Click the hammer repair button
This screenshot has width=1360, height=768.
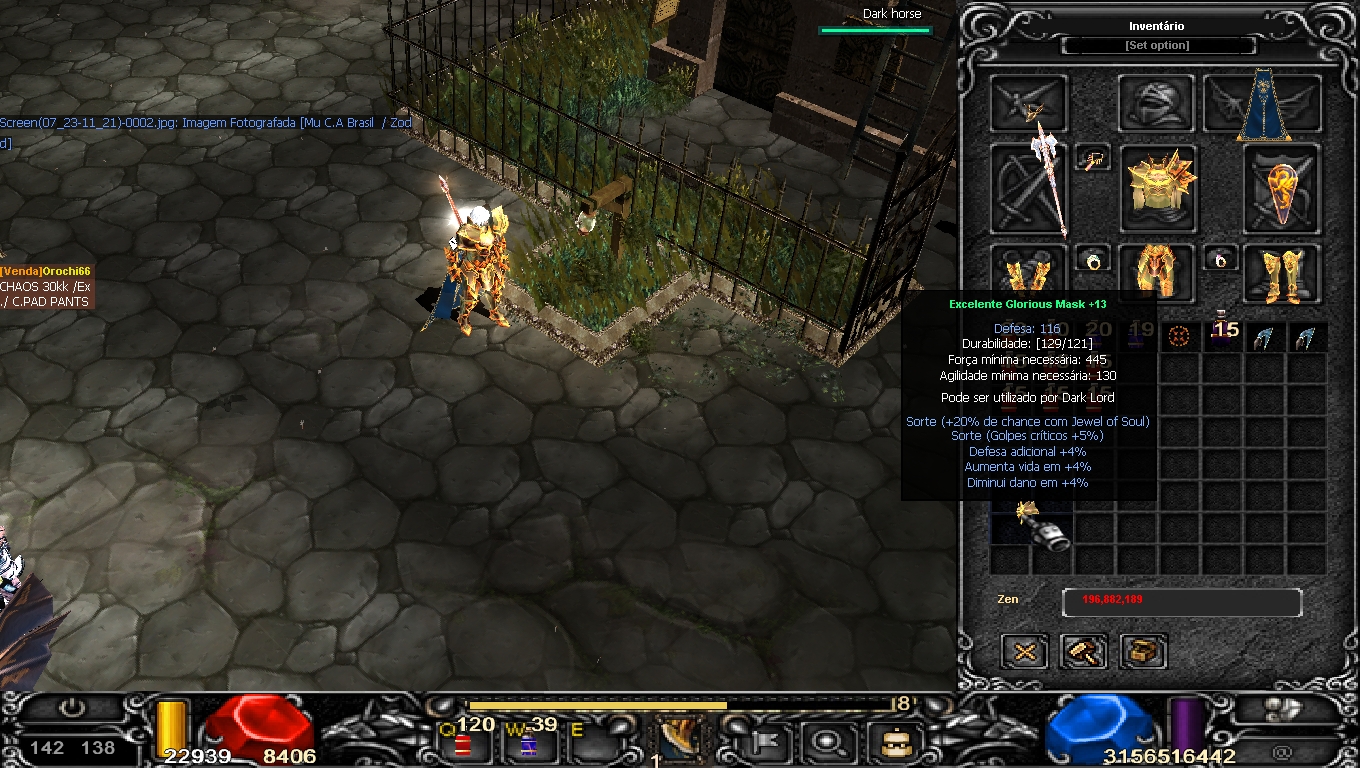click(1084, 652)
